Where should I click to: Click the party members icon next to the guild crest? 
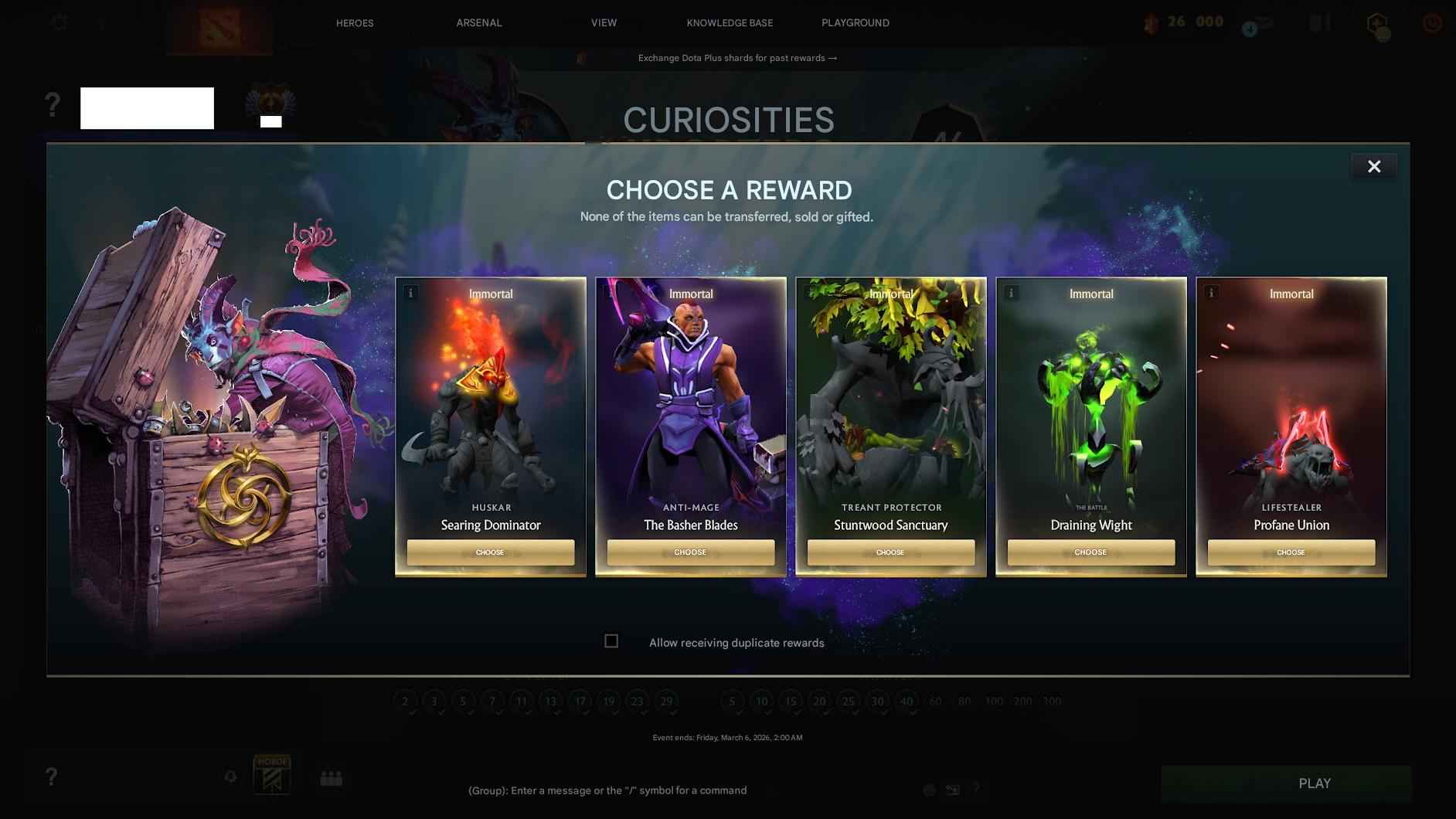[332, 779]
